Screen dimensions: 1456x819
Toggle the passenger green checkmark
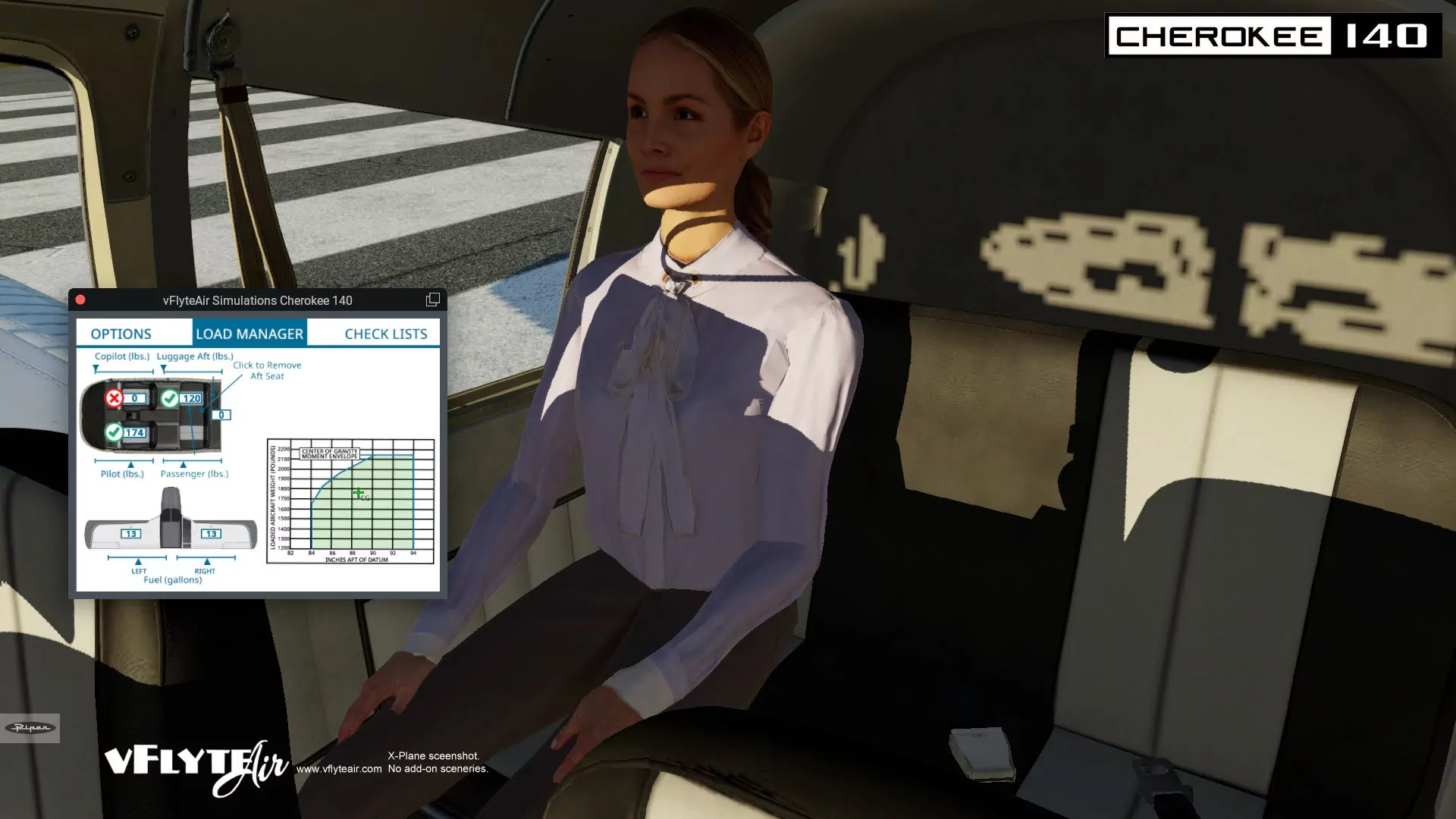click(170, 398)
